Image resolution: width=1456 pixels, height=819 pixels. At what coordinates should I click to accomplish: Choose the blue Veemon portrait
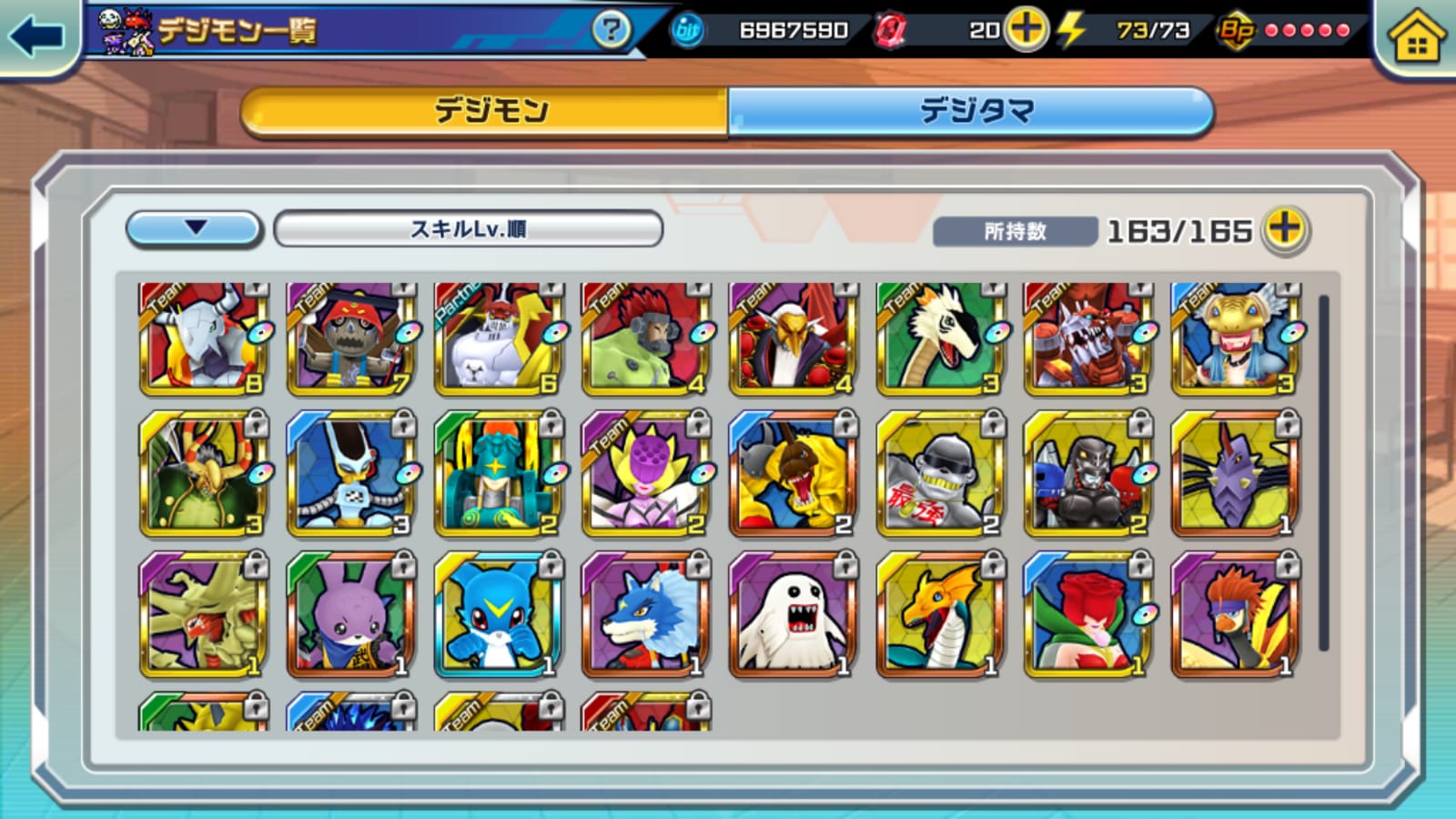[499, 615]
